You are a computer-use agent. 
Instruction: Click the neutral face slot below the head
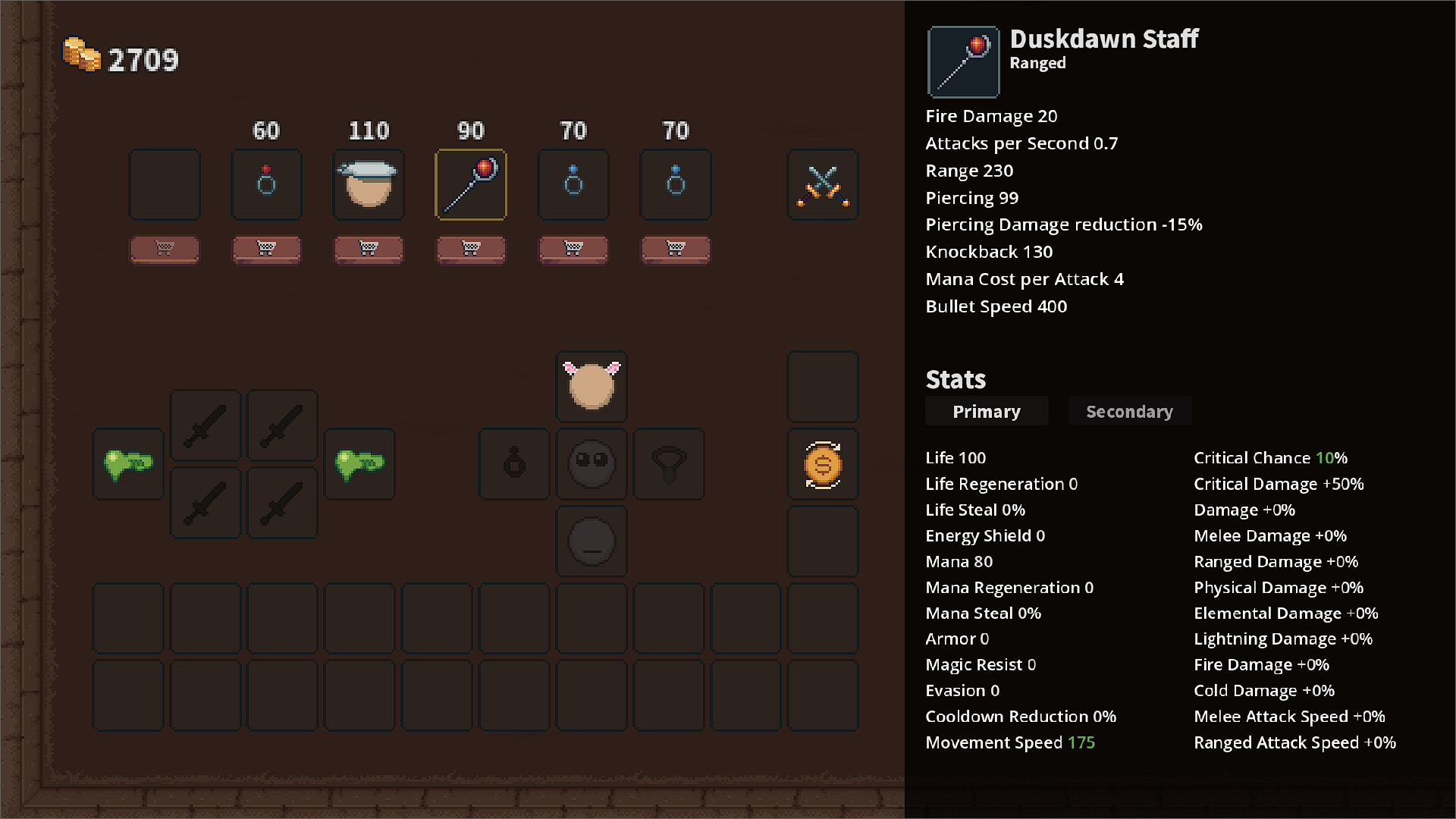click(591, 541)
